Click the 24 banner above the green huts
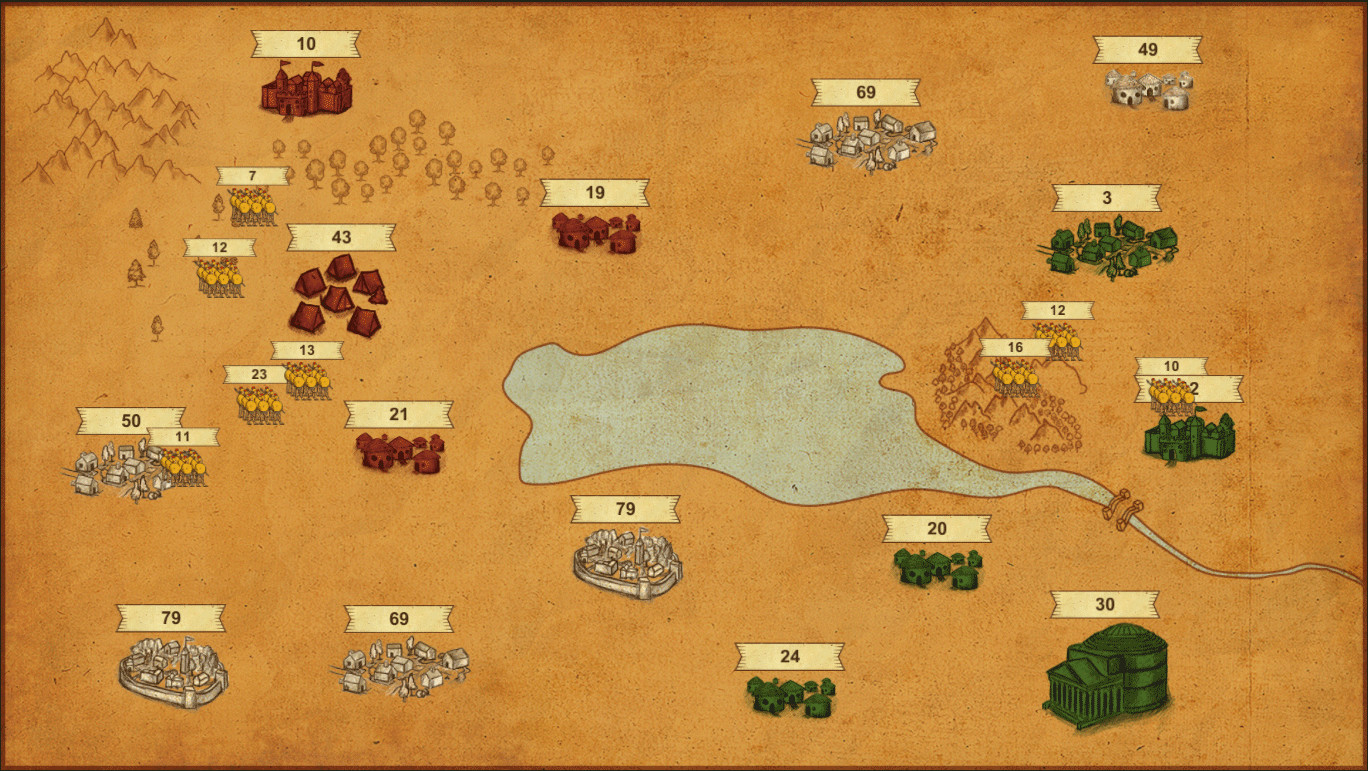1368x771 pixels. point(791,655)
